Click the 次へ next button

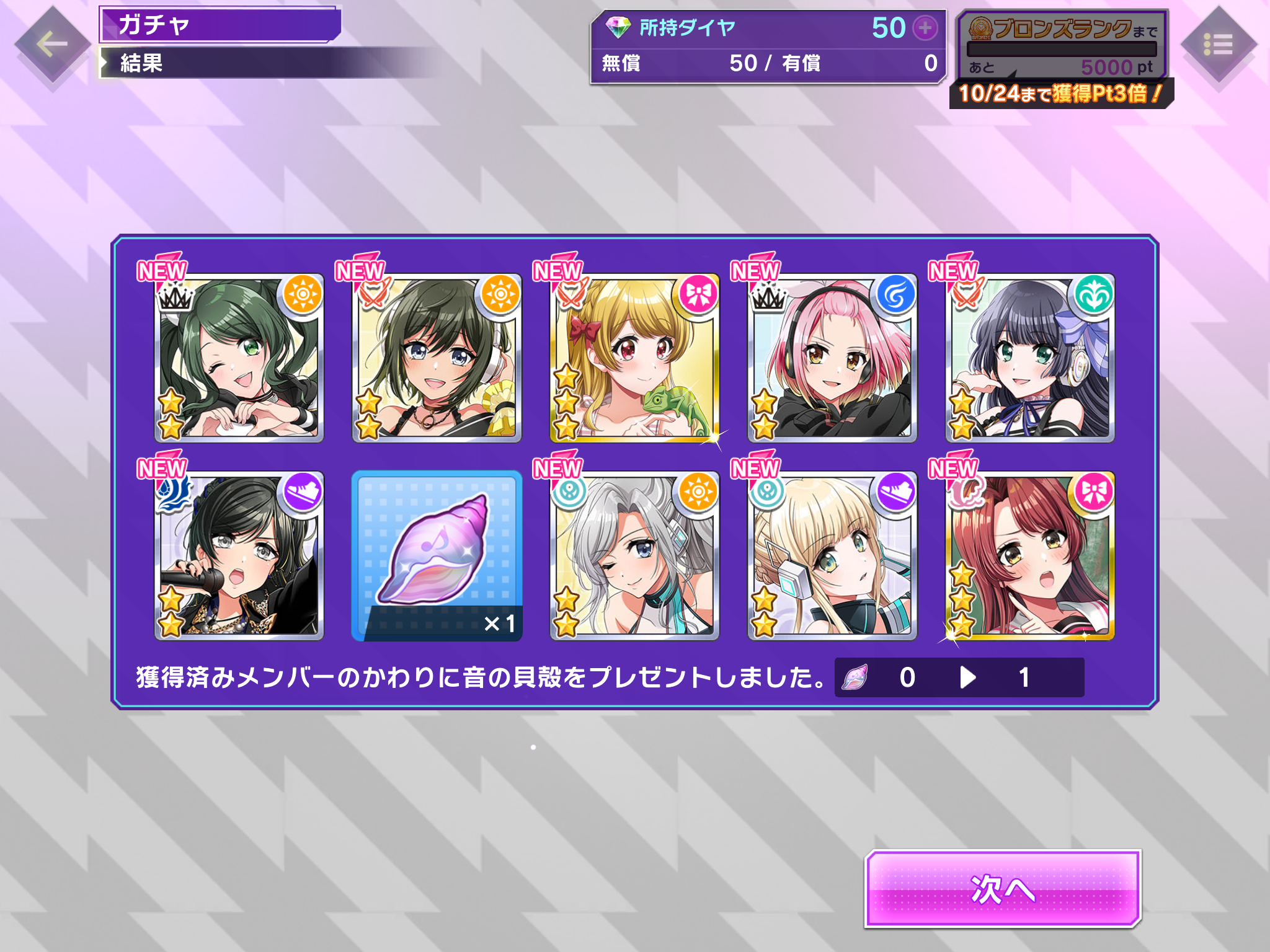point(1002,889)
